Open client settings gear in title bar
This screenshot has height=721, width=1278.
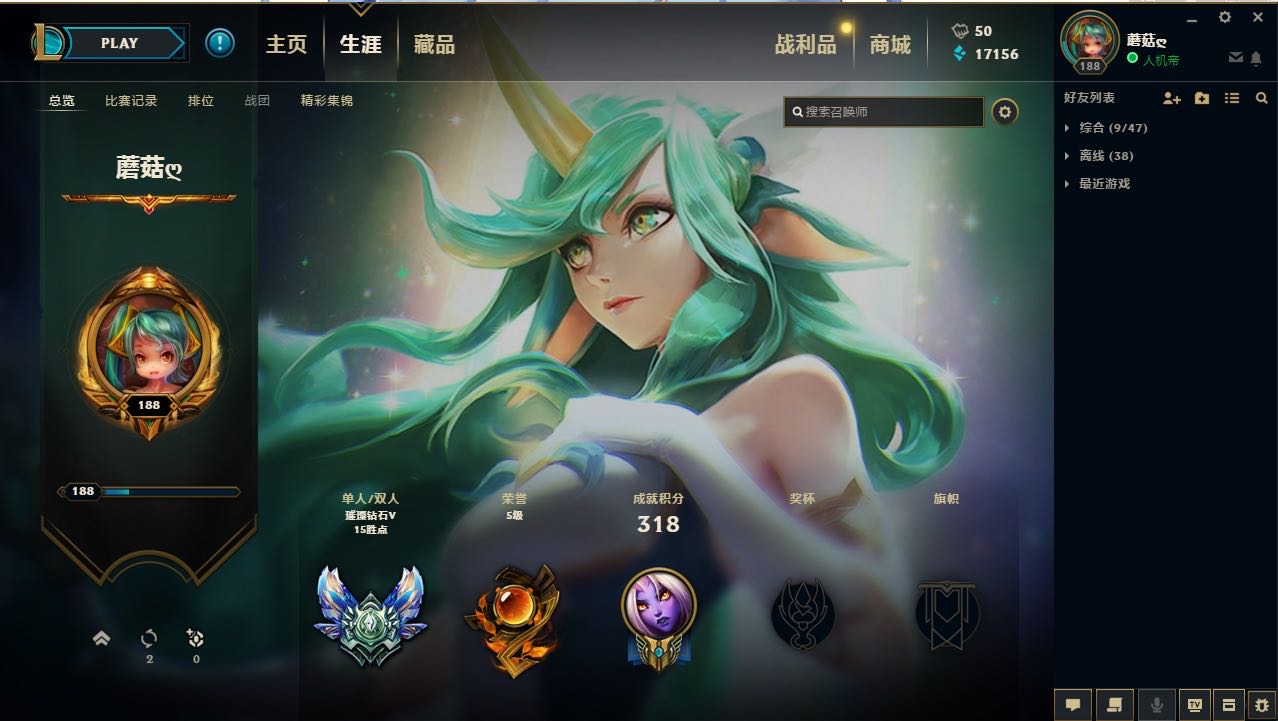coord(1225,17)
